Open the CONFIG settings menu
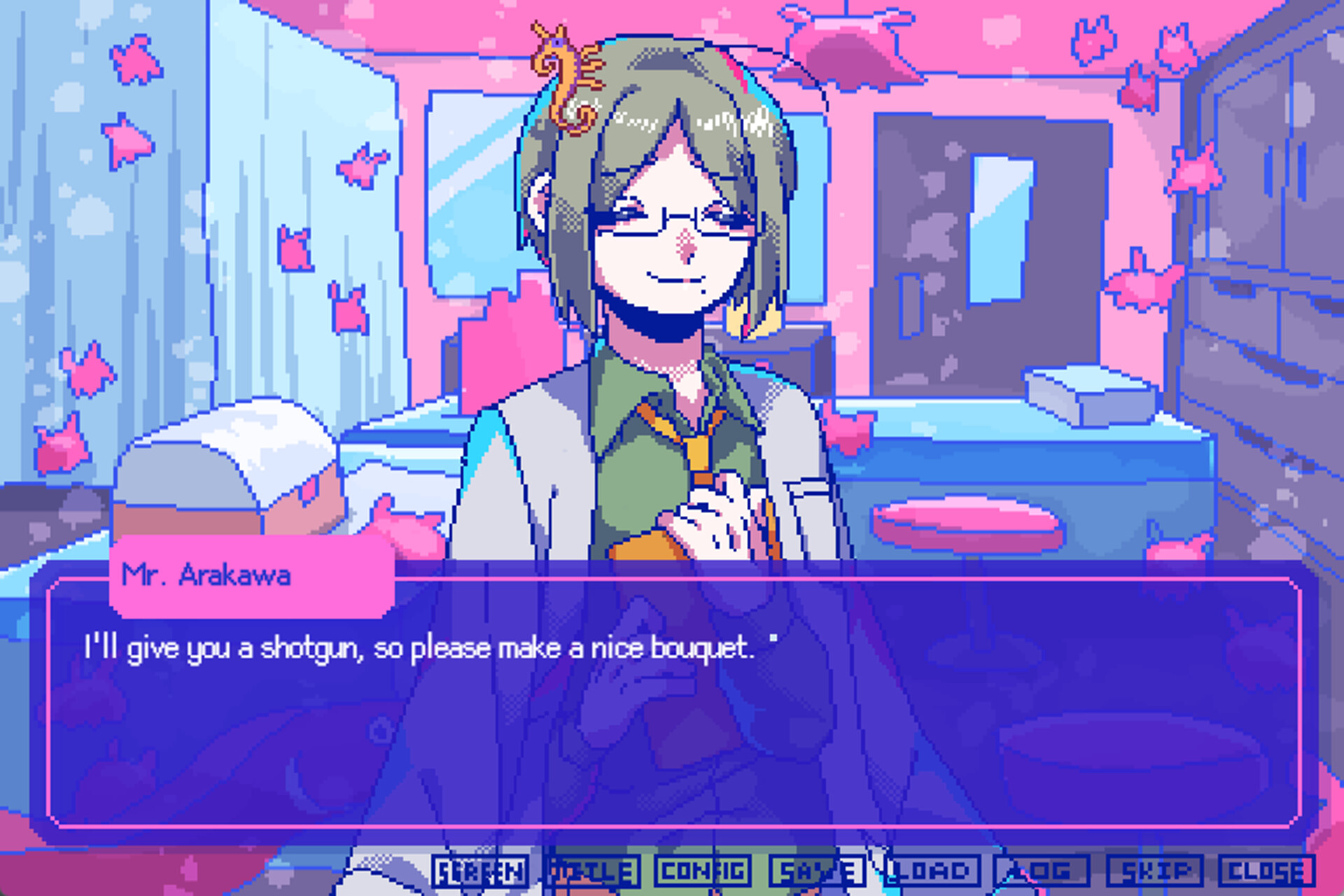Viewport: 1344px width, 896px height. point(703,871)
